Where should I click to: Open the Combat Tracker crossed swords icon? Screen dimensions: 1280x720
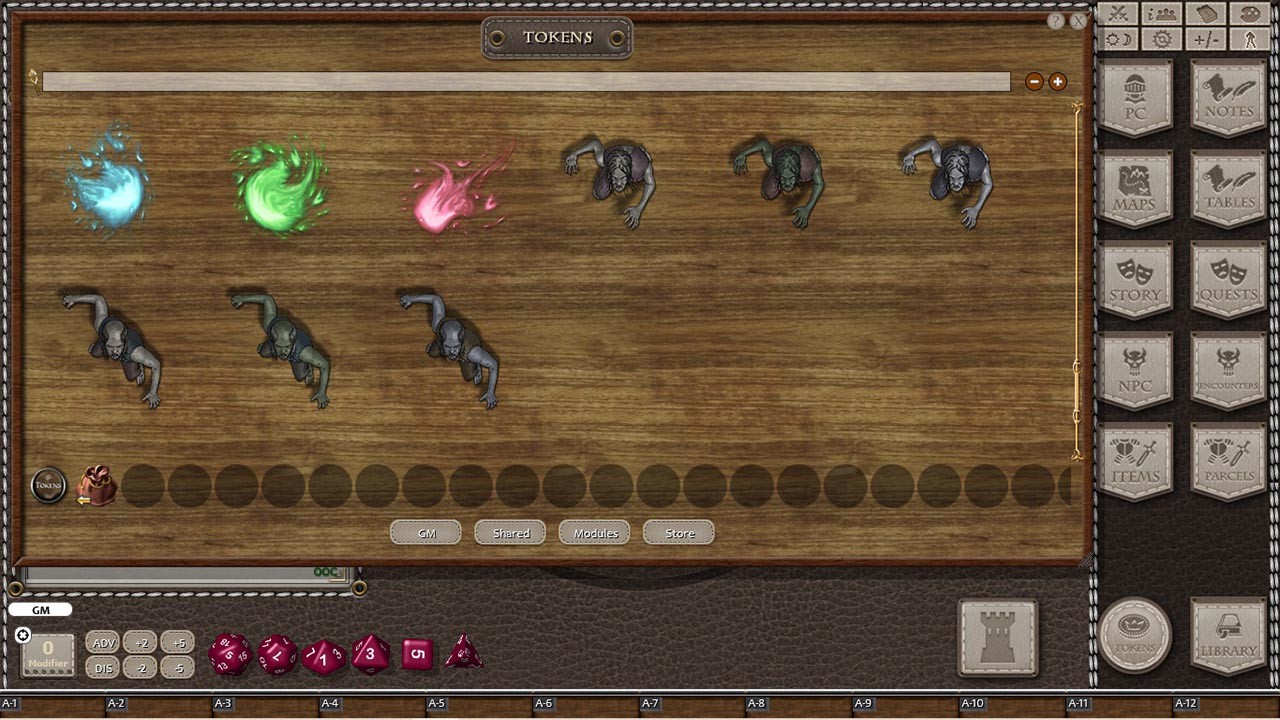pyautogui.click(x=1118, y=15)
